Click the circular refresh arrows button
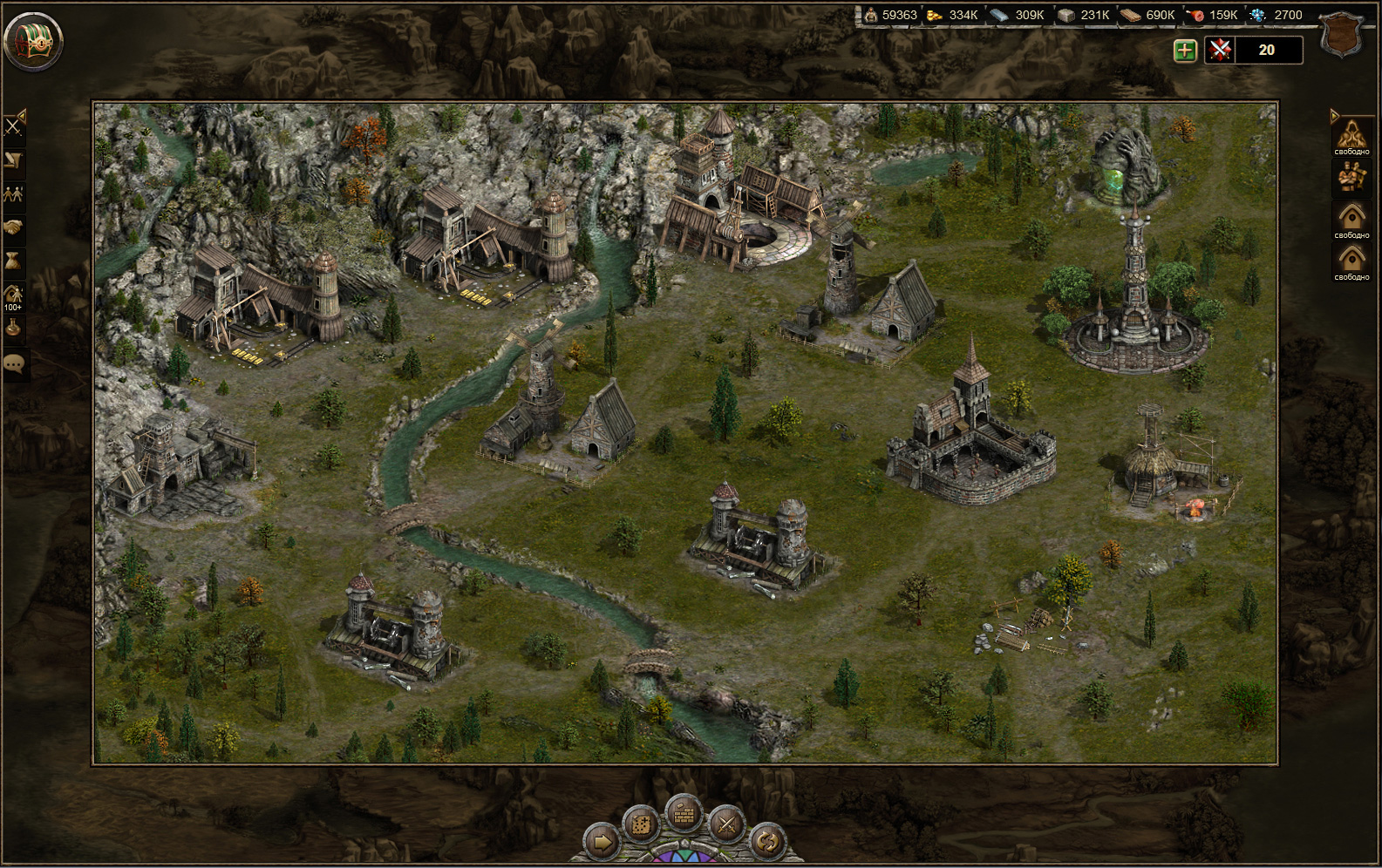The height and width of the screenshot is (868, 1382). 767,839
